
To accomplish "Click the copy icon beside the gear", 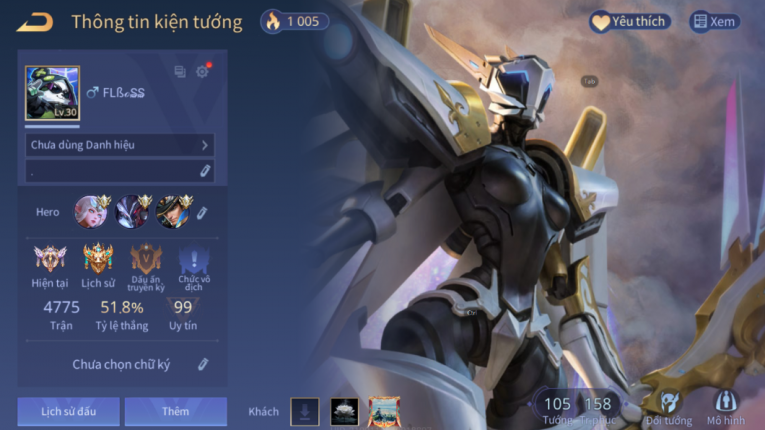I will tap(180, 72).
